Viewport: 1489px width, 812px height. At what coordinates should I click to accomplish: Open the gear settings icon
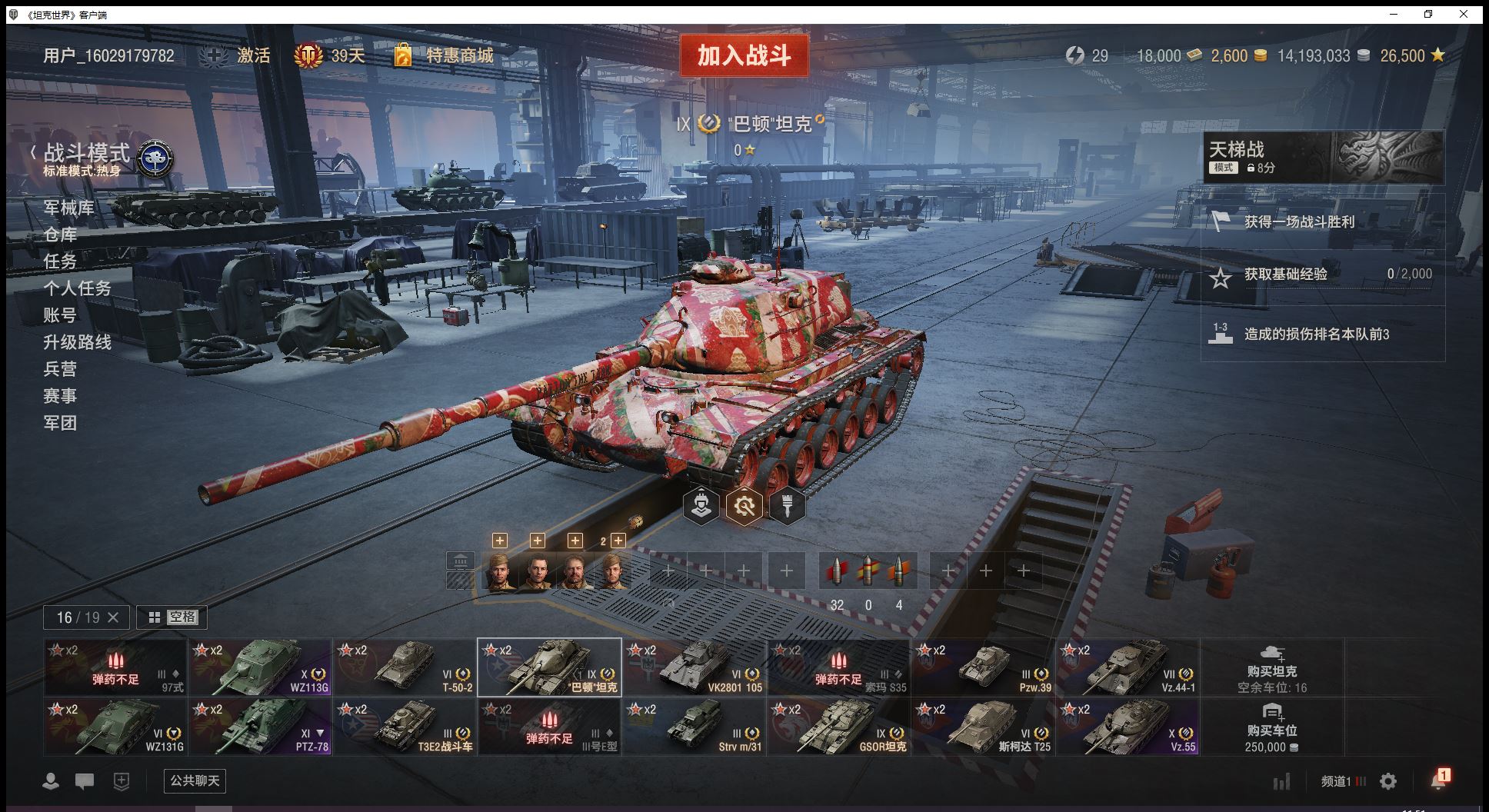1388,781
